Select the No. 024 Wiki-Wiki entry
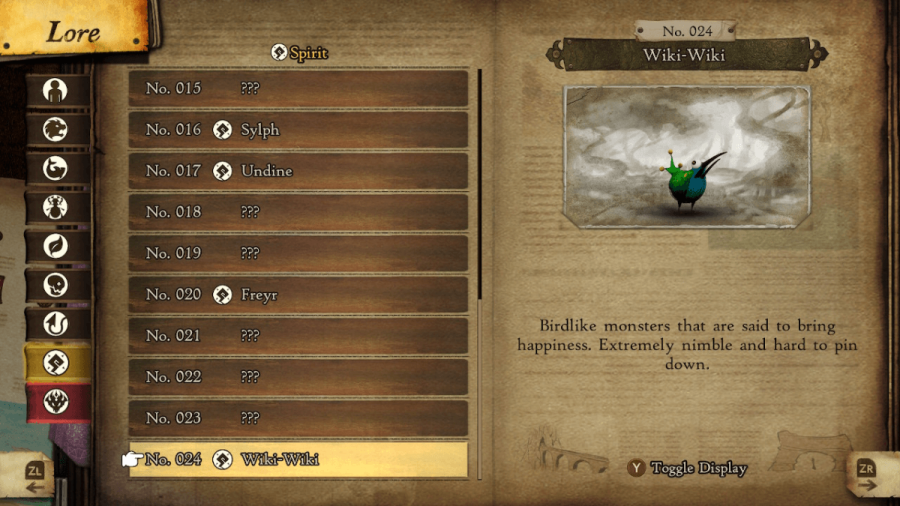Screen dimensions: 900x506 coord(298,460)
